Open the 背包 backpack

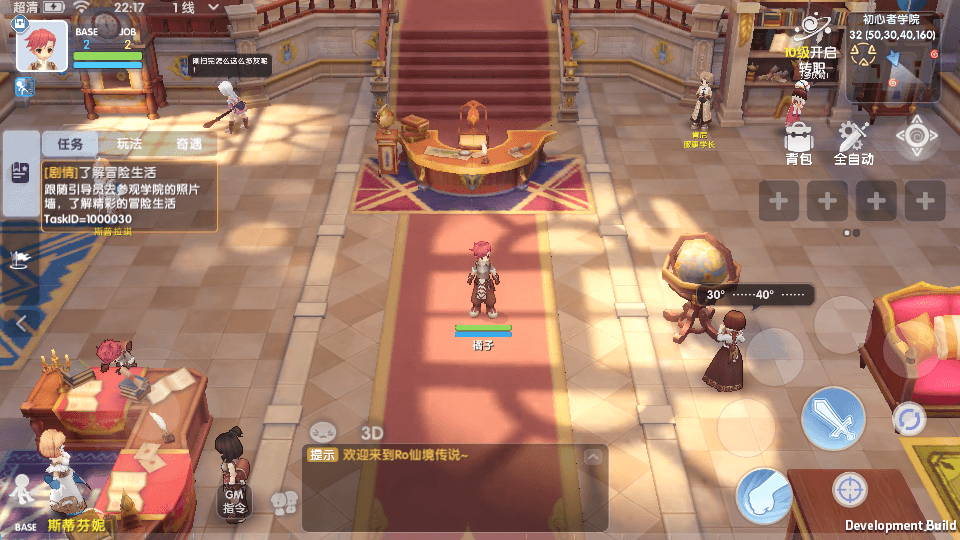pos(798,141)
